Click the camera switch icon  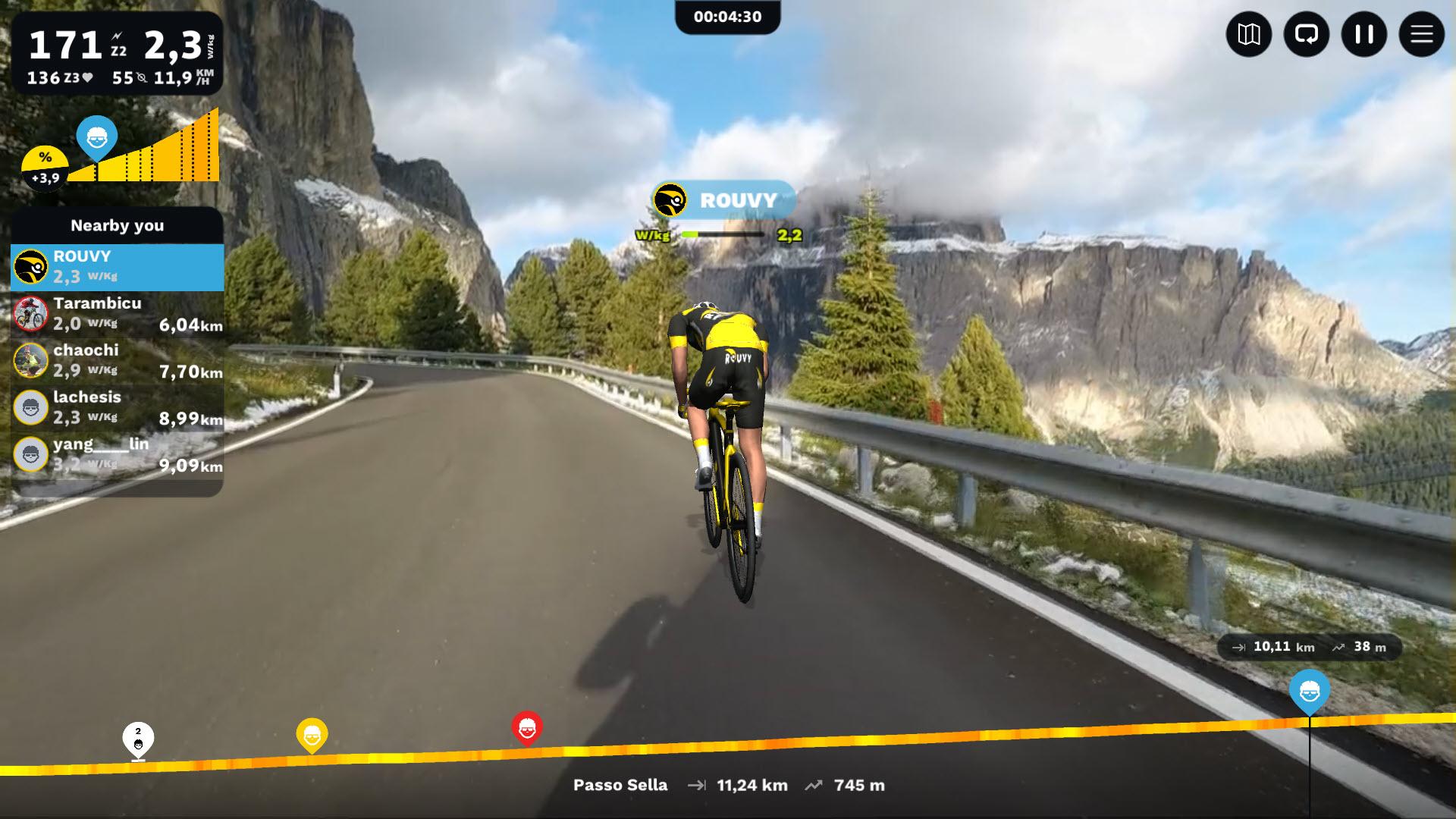pyautogui.click(x=1306, y=34)
